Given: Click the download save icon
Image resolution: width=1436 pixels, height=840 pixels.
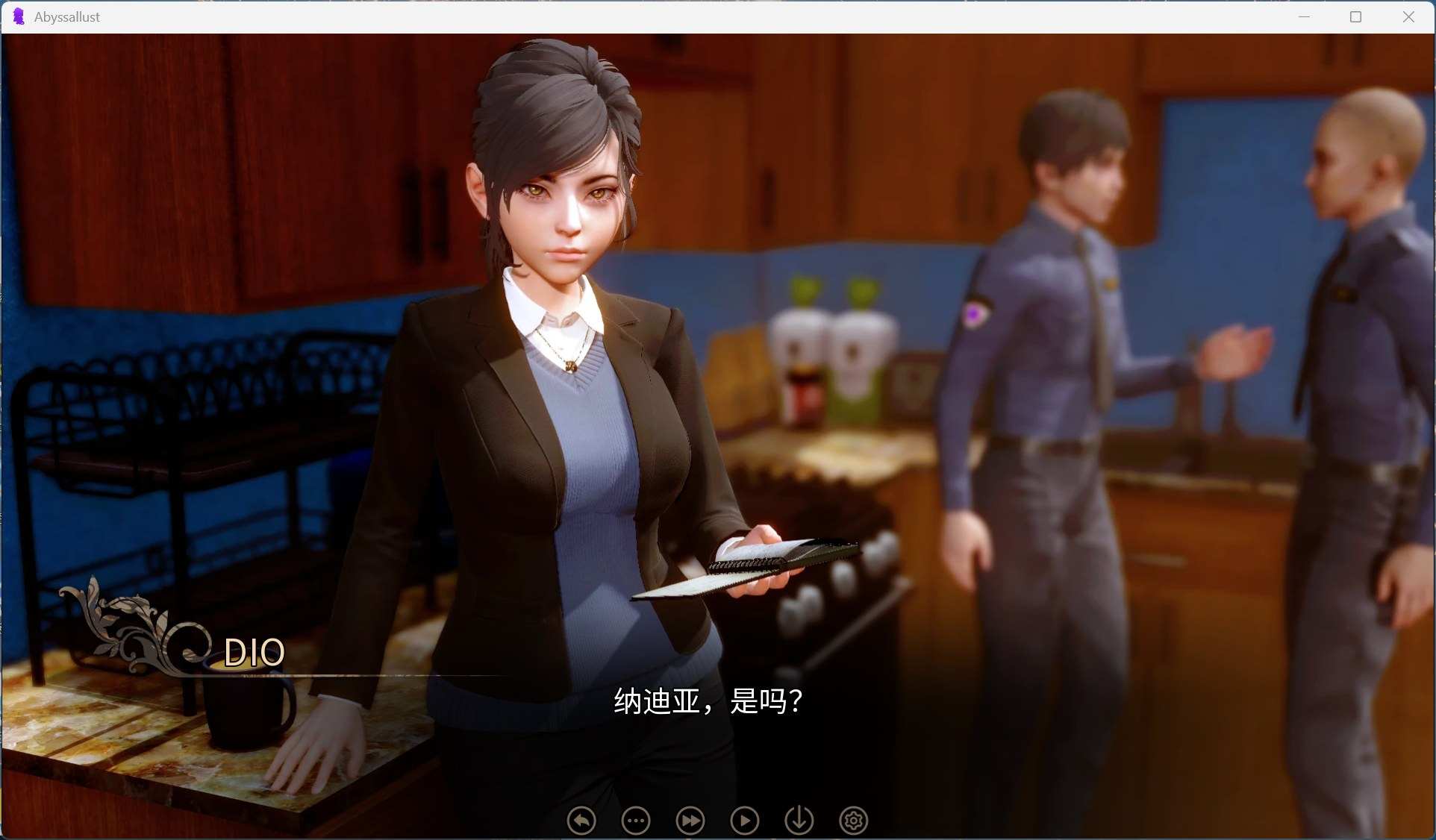Looking at the screenshot, I should coord(799,821).
